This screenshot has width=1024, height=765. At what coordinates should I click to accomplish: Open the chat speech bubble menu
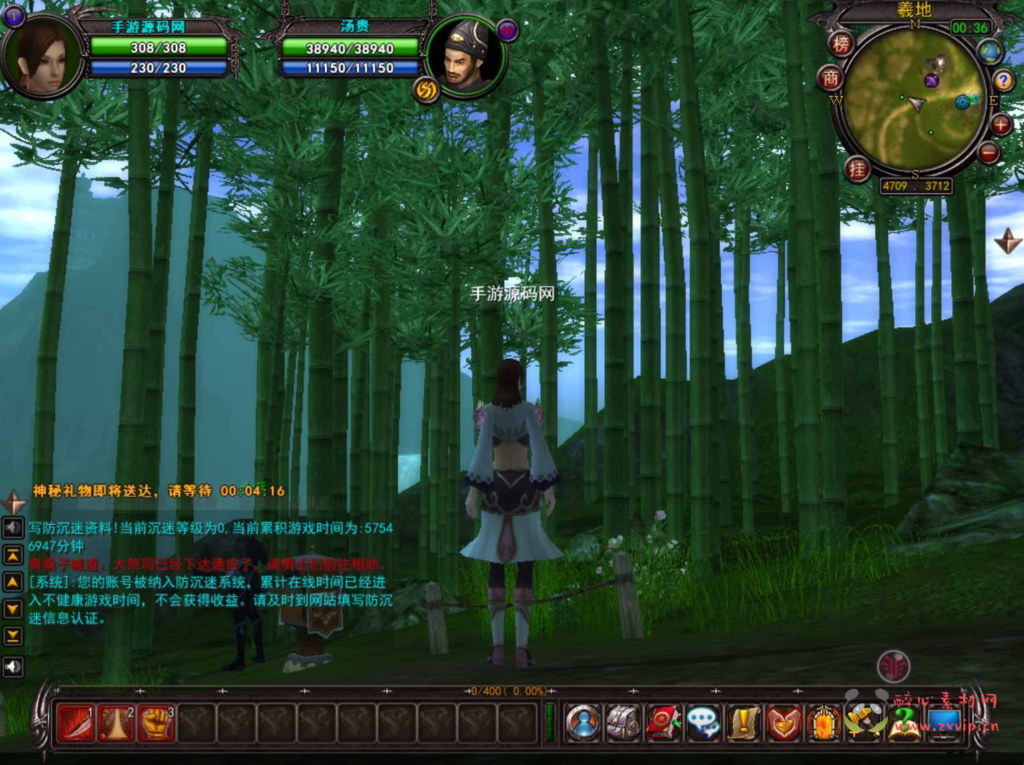coord(703,722)
